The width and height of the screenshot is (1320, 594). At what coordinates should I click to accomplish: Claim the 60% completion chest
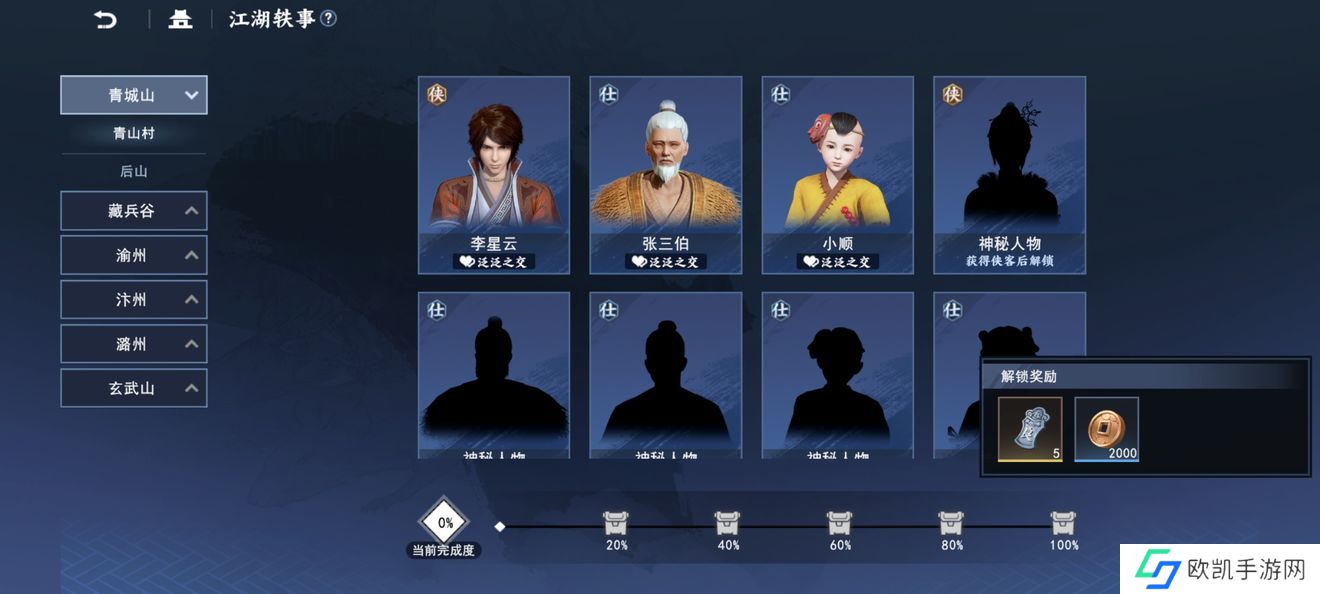tap(840, 523)
